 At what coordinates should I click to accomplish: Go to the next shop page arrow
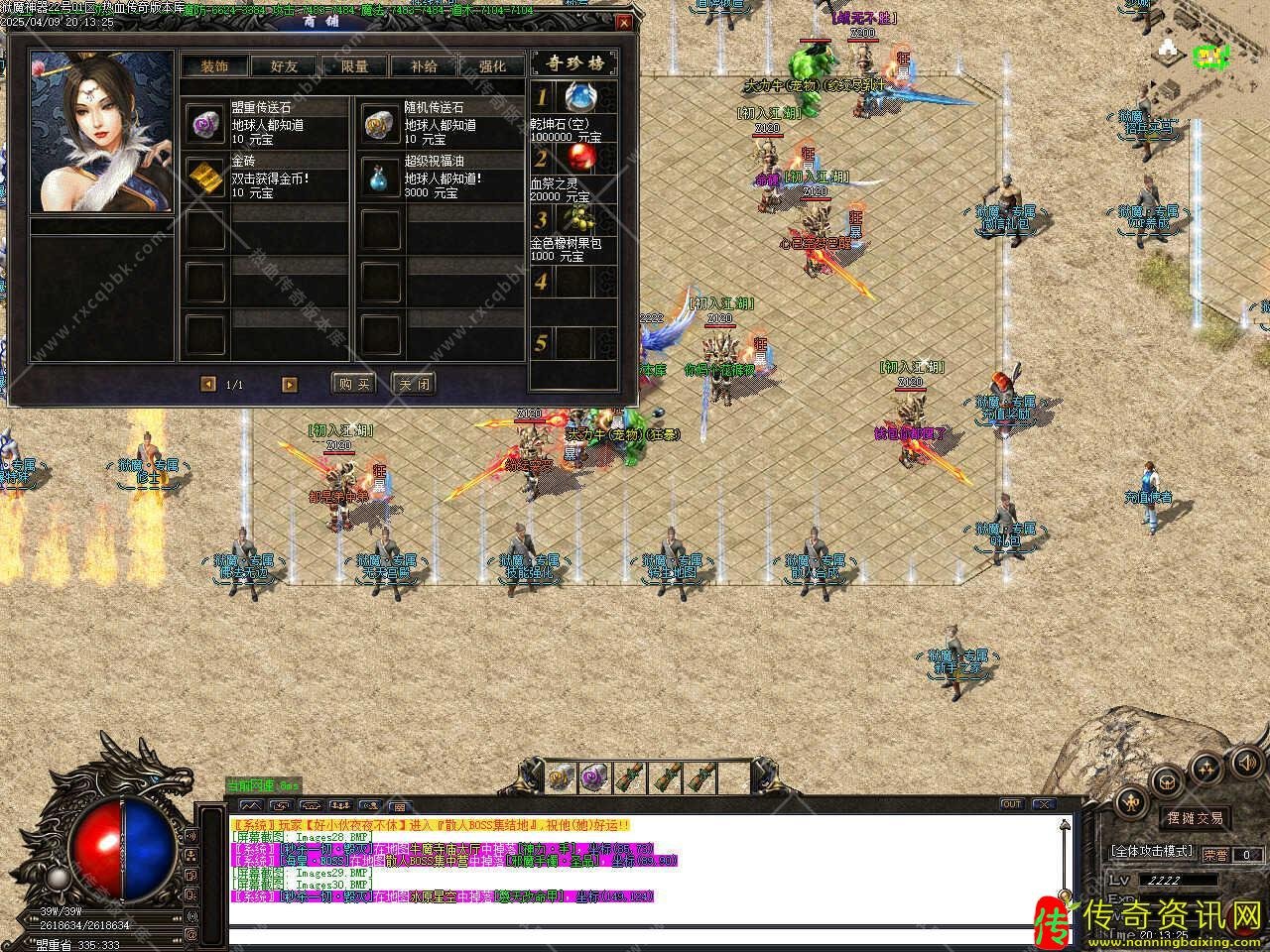coord(290,384)
